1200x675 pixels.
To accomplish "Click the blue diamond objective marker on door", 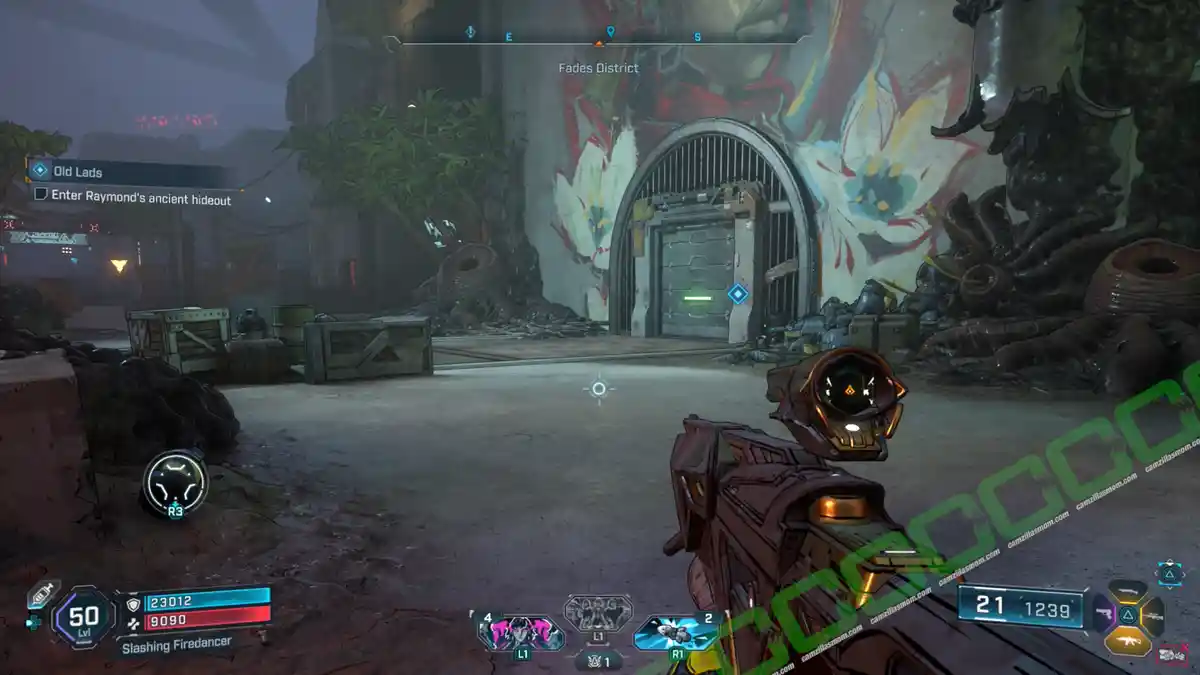I will (x=737, y=294).
